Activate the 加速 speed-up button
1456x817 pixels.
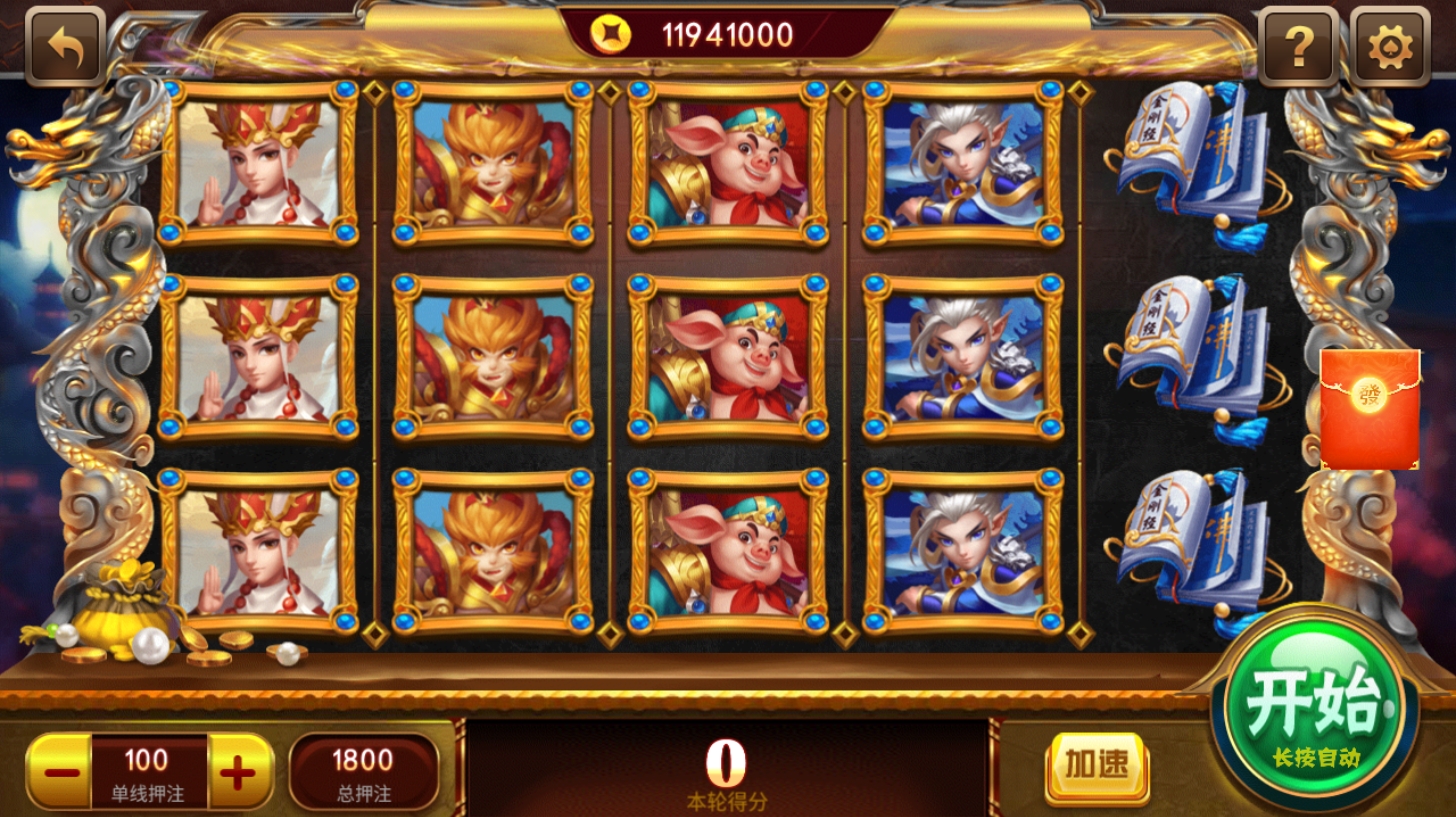point(1097,766)
